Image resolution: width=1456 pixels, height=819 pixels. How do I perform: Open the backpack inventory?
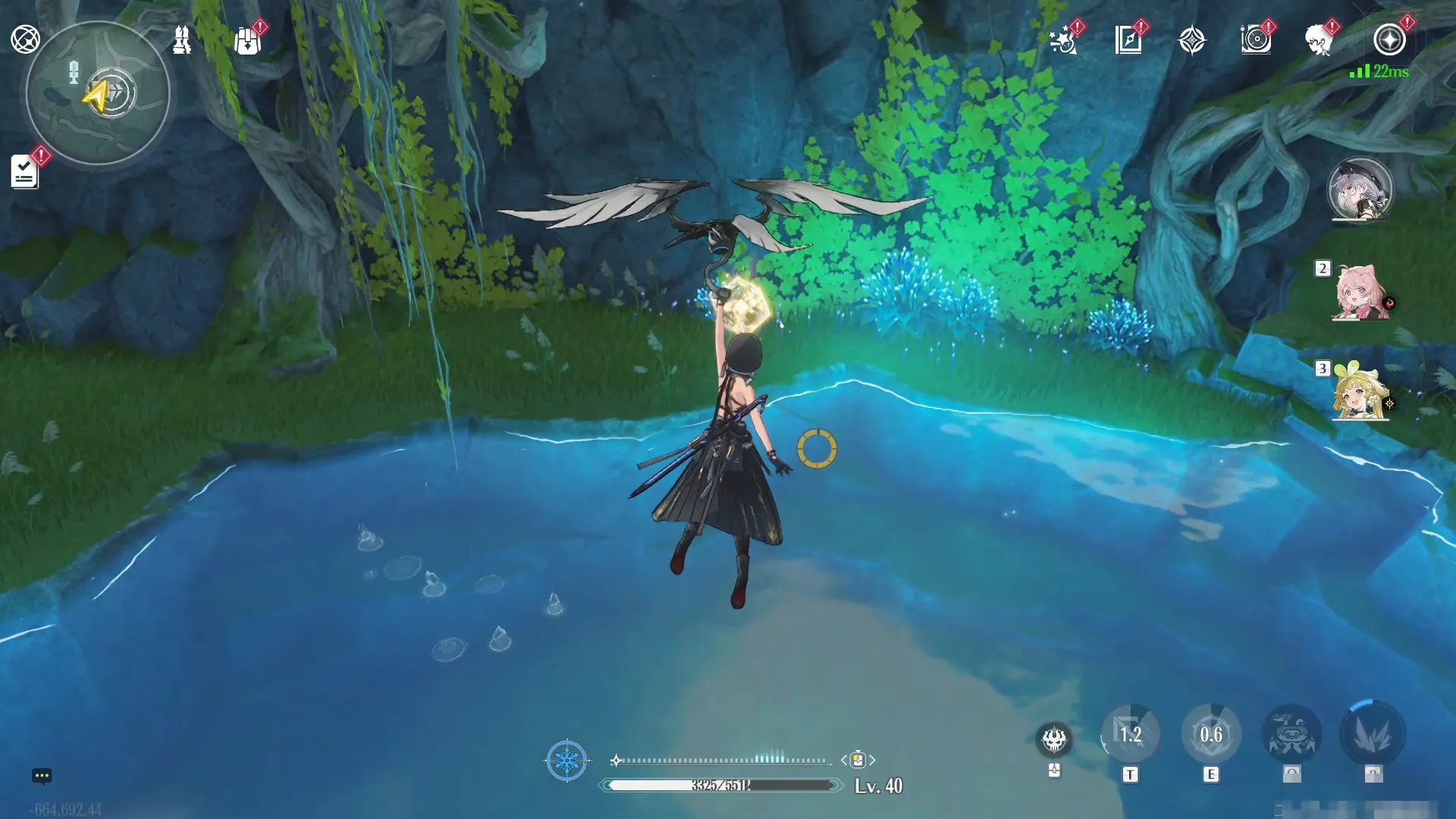[247, 41]
